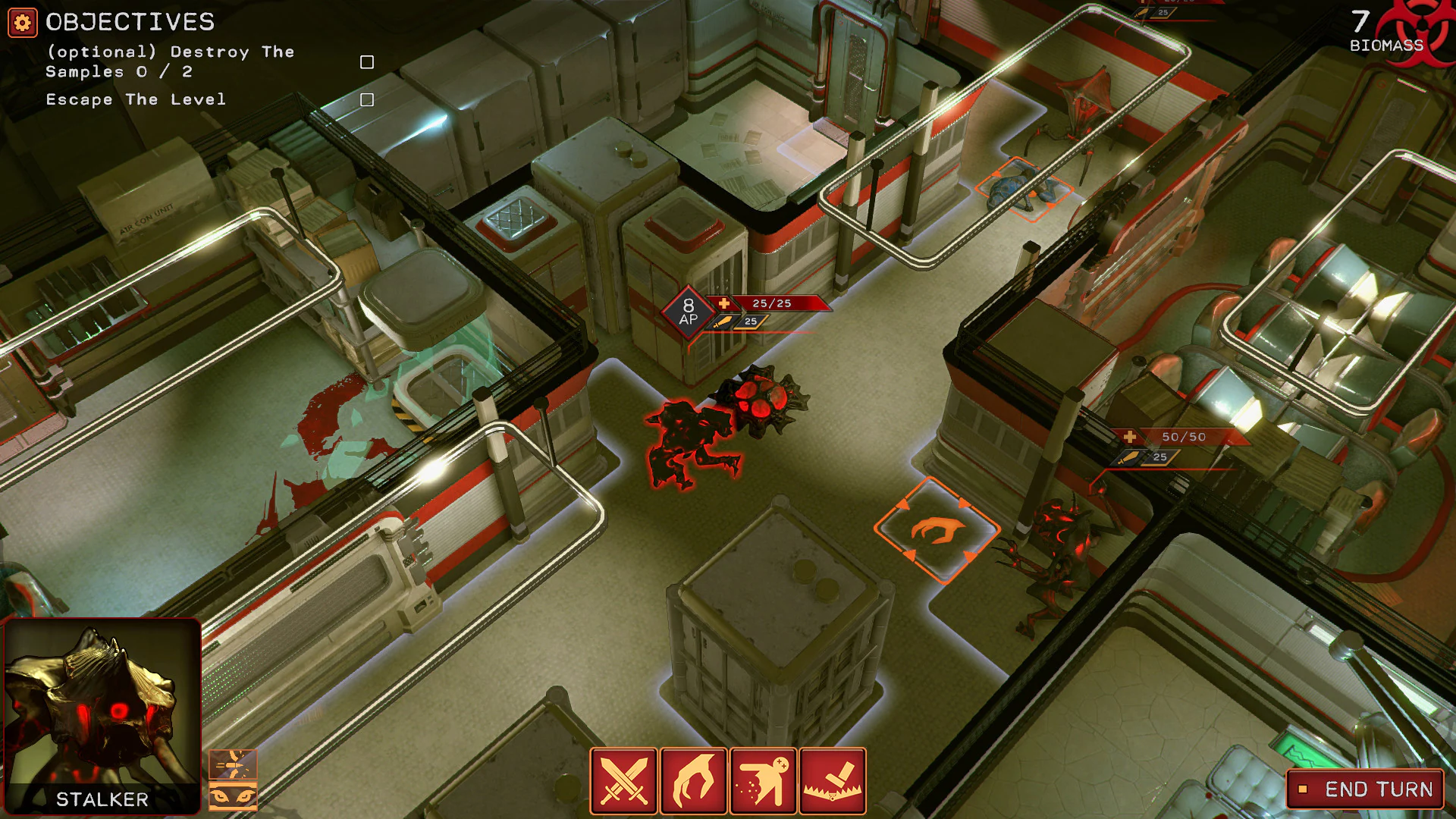The width and height of the screenshot is (1456, 819).
Task: Select the crossed swords melee attack ability
Action: [x=623, y=781]
